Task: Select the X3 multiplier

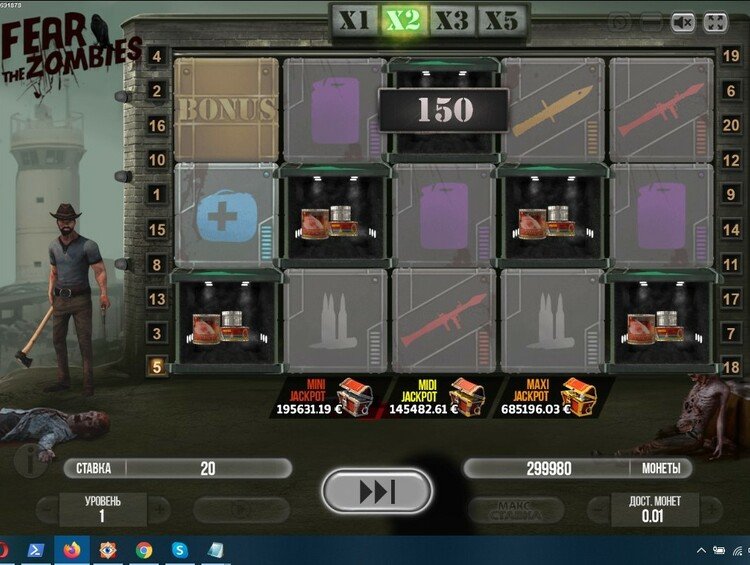Action: [452, 19]
